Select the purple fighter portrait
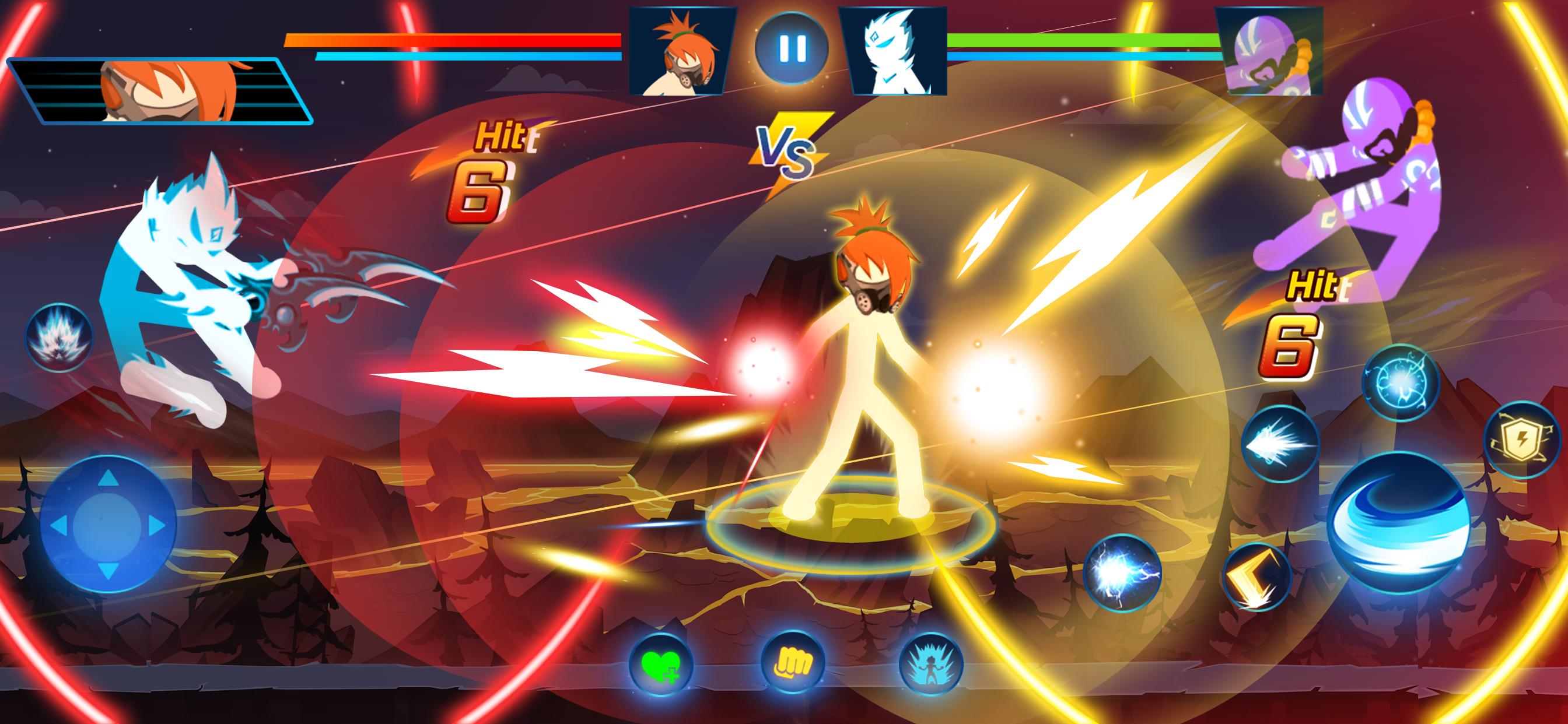This screenshot has width=1568, height=724. point(1269,51)
